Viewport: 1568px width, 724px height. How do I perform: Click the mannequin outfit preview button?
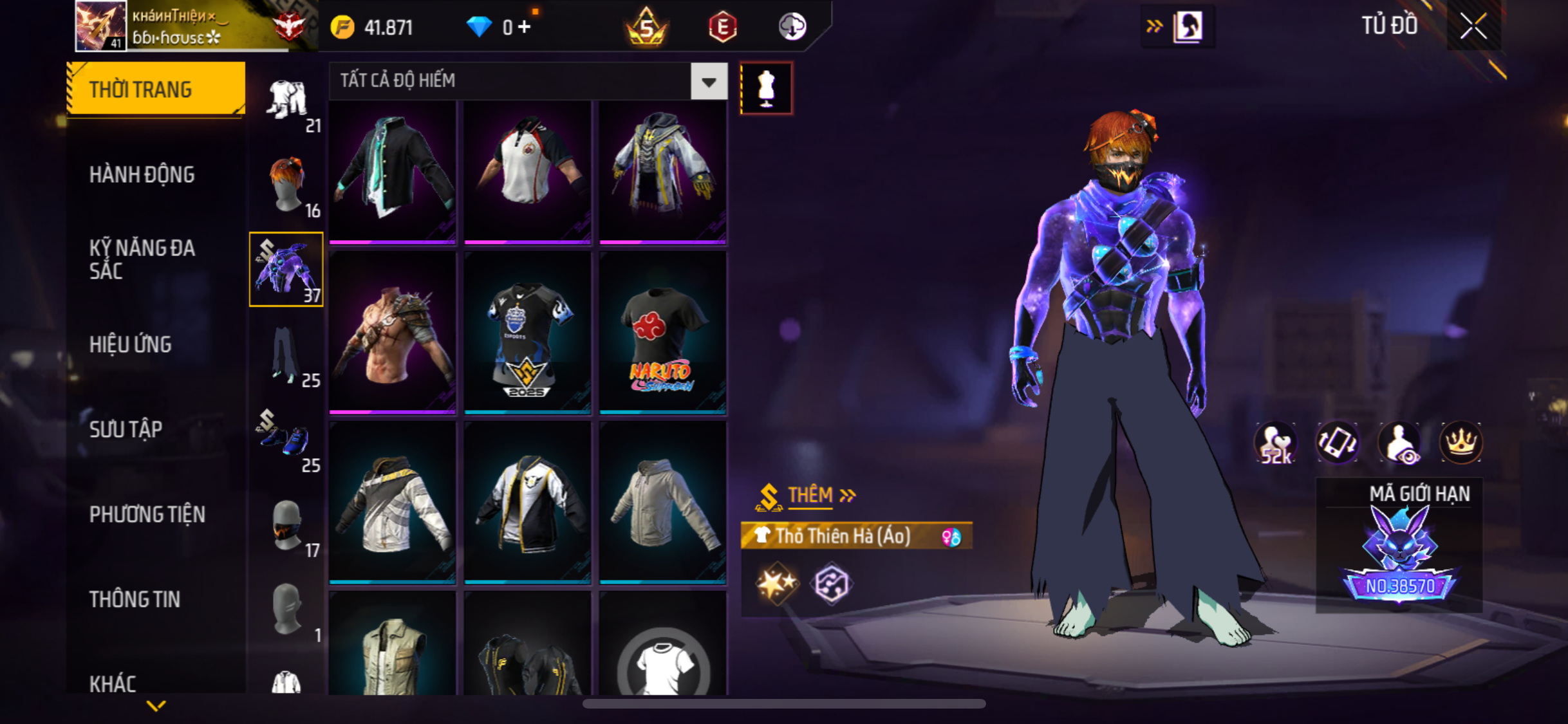pyautogui.click(x=766, y=88)
